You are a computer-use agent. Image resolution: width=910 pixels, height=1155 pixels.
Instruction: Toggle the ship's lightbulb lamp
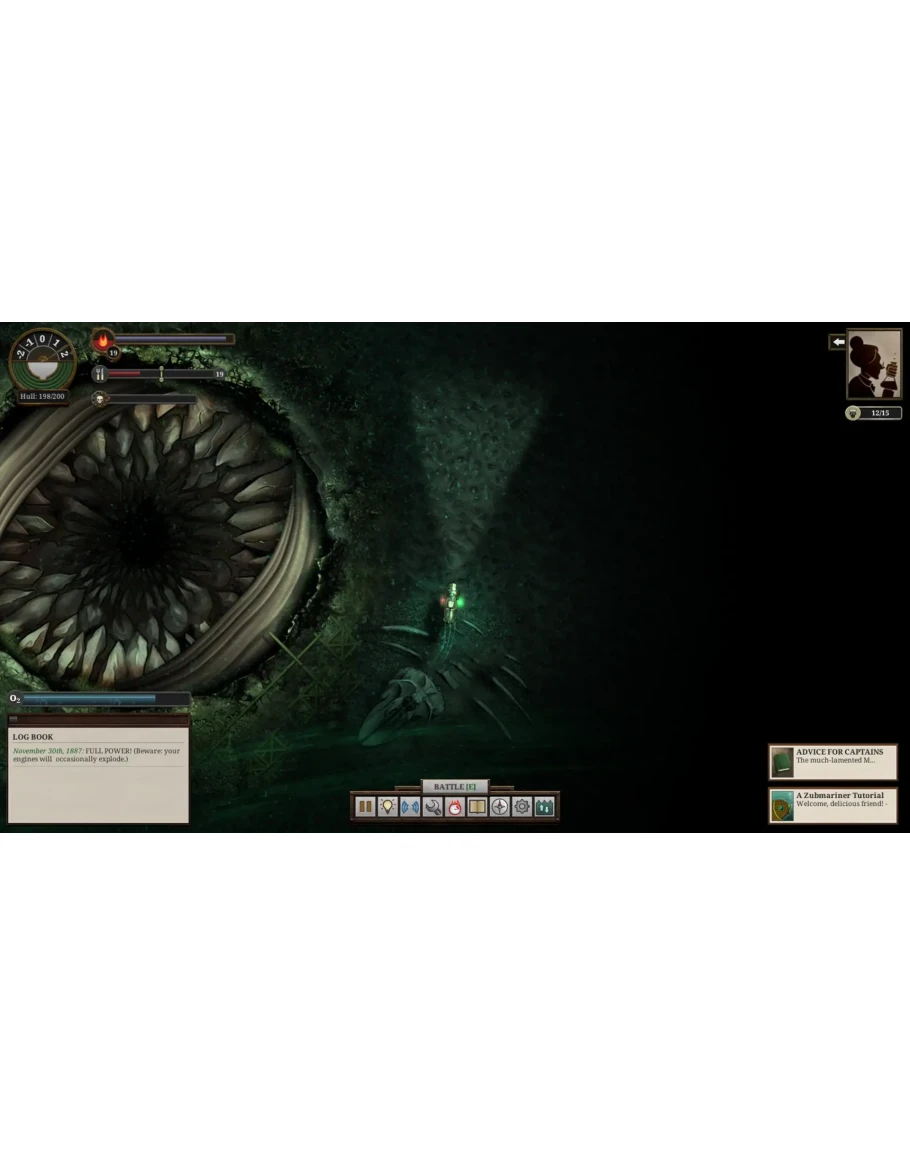point(388,806)
